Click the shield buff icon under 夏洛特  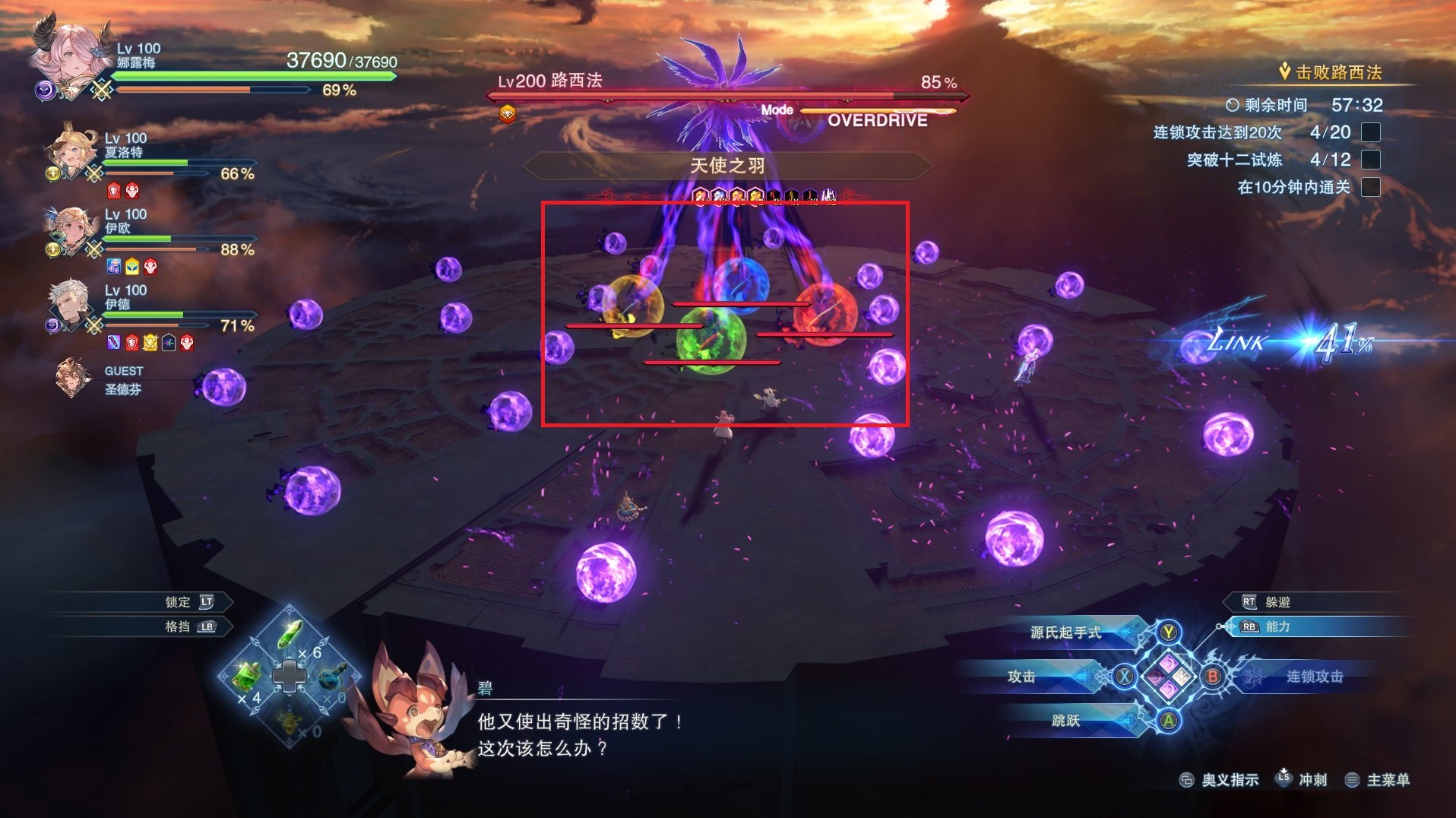[x=114, y=191]
